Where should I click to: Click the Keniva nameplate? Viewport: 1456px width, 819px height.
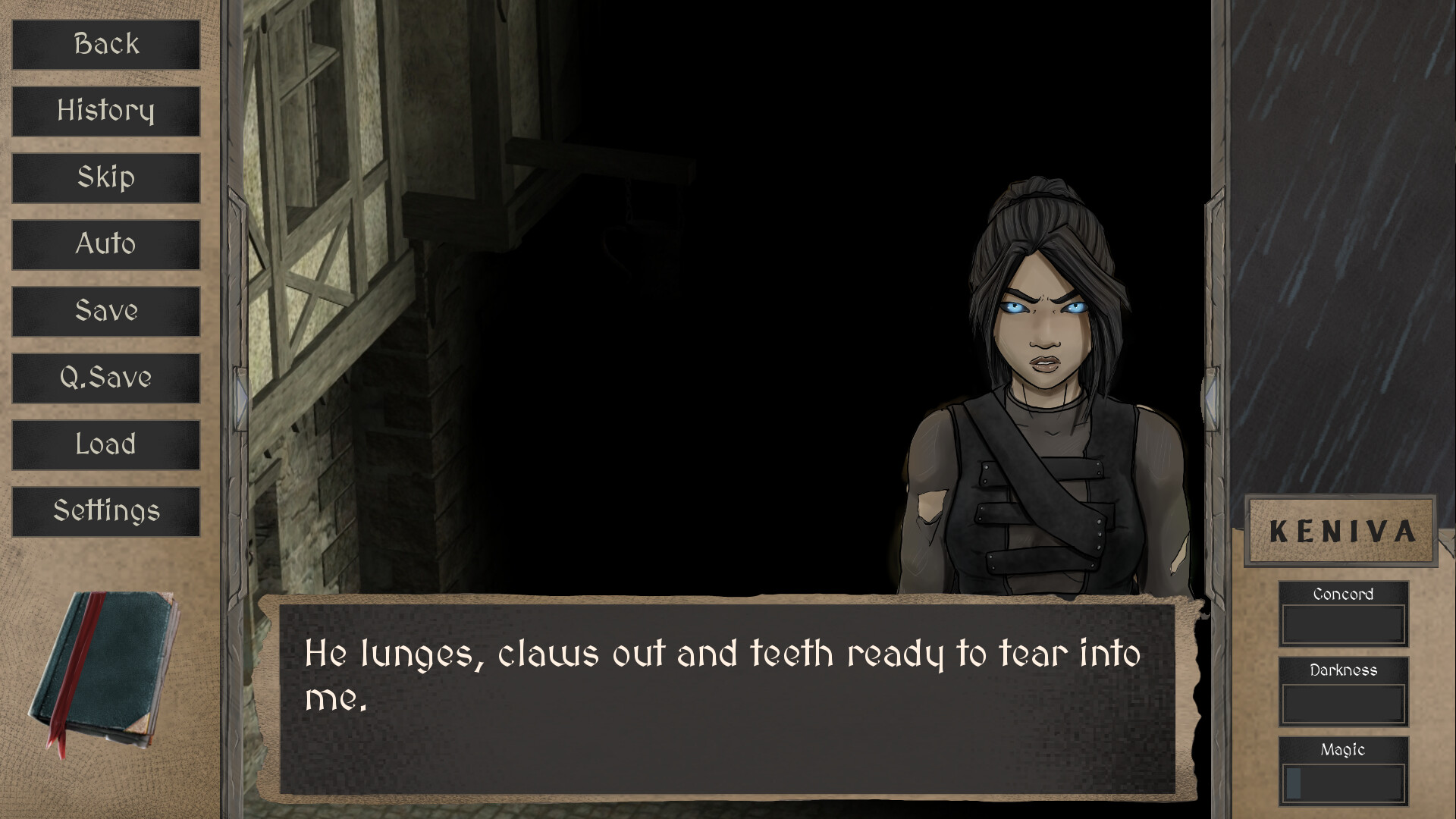tap(1341, 531)
